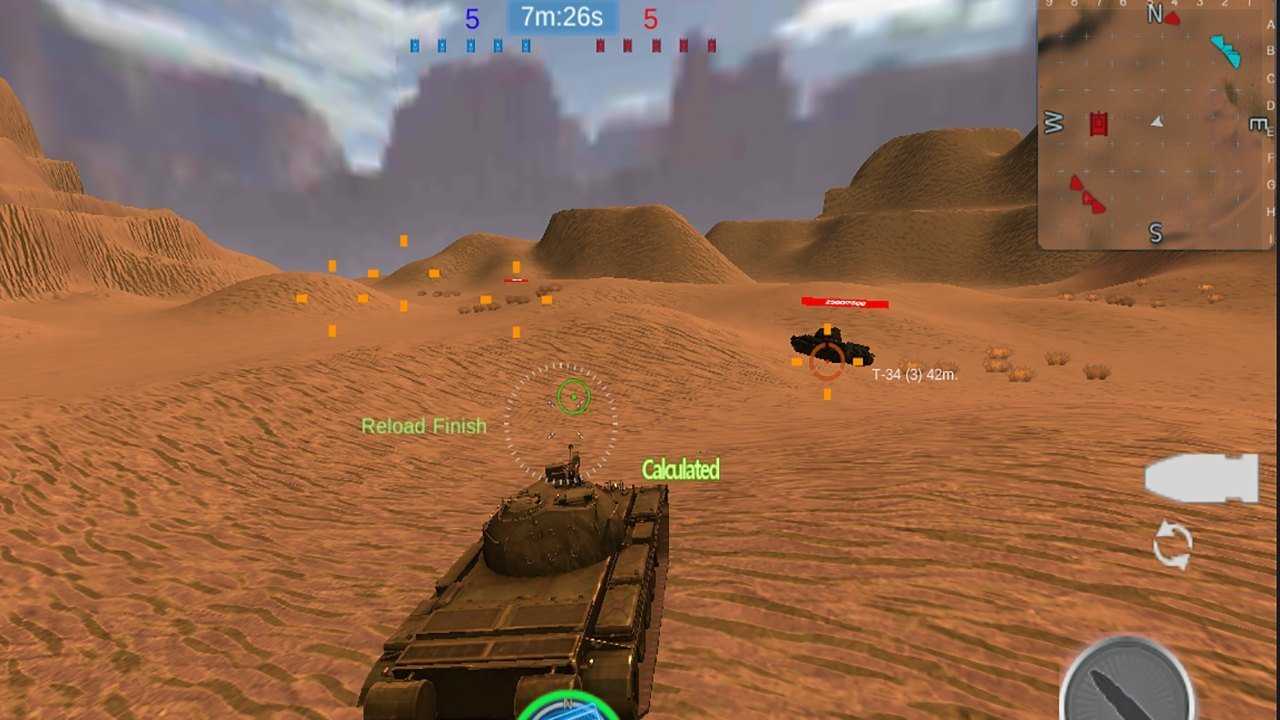Image resolution: width=1280 pixels, height=720 pixels.
Task: Select the white shell ammo icon
Action: point(1201,478)
